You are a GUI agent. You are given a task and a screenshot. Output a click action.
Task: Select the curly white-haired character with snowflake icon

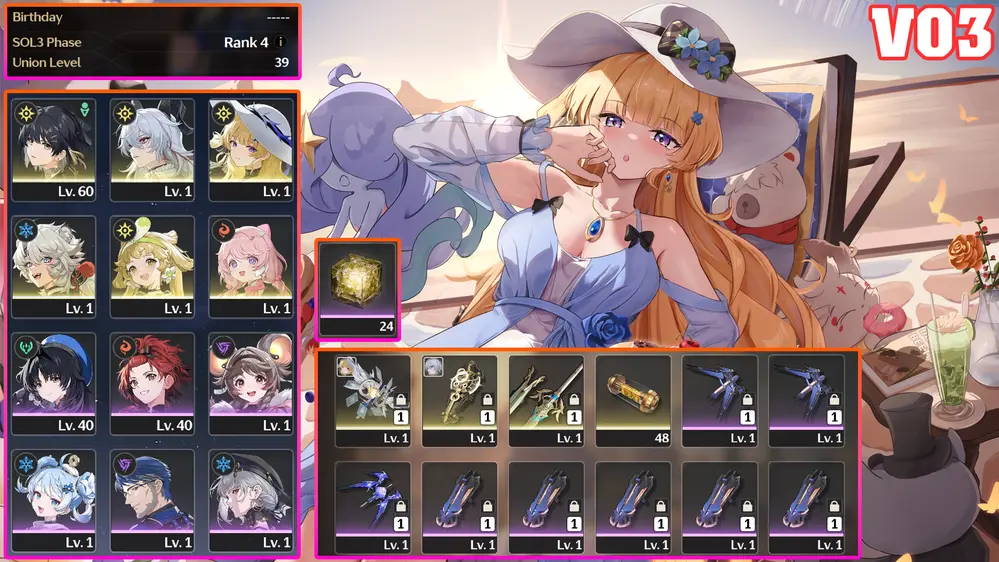53,265
